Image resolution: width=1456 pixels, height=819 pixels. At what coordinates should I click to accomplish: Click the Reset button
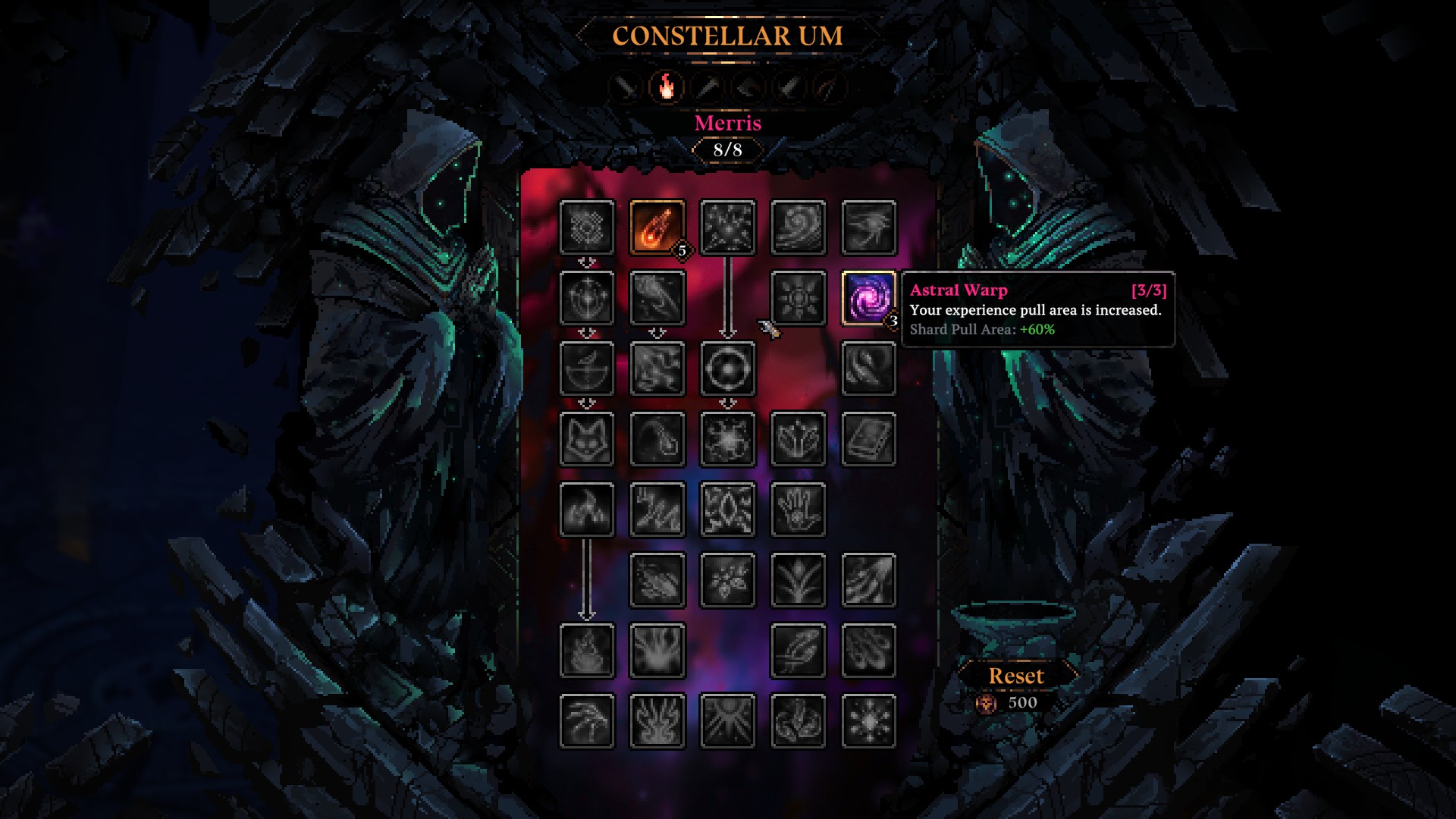(x=1016, y=676)
